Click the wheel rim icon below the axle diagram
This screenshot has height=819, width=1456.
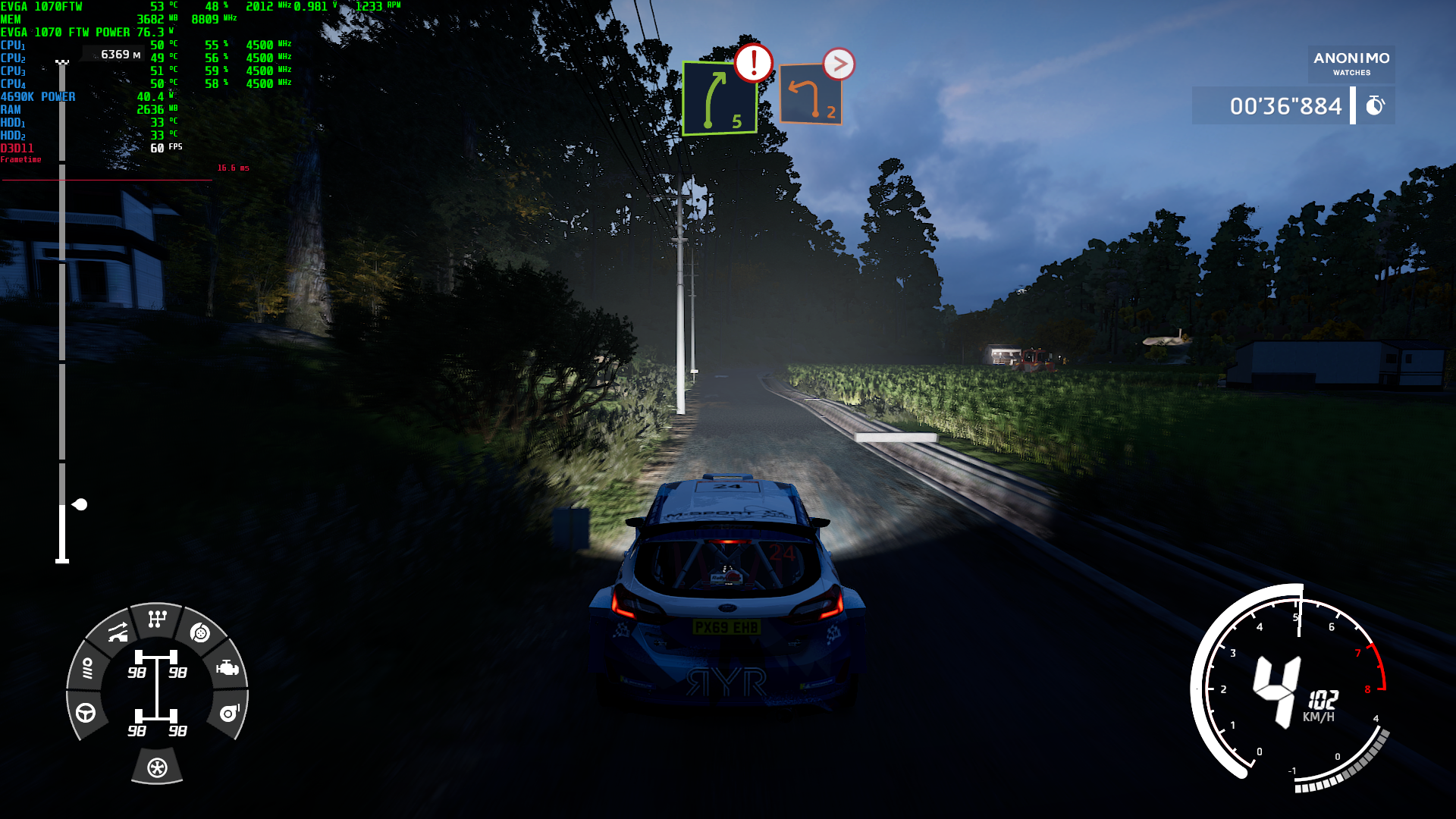157,767
